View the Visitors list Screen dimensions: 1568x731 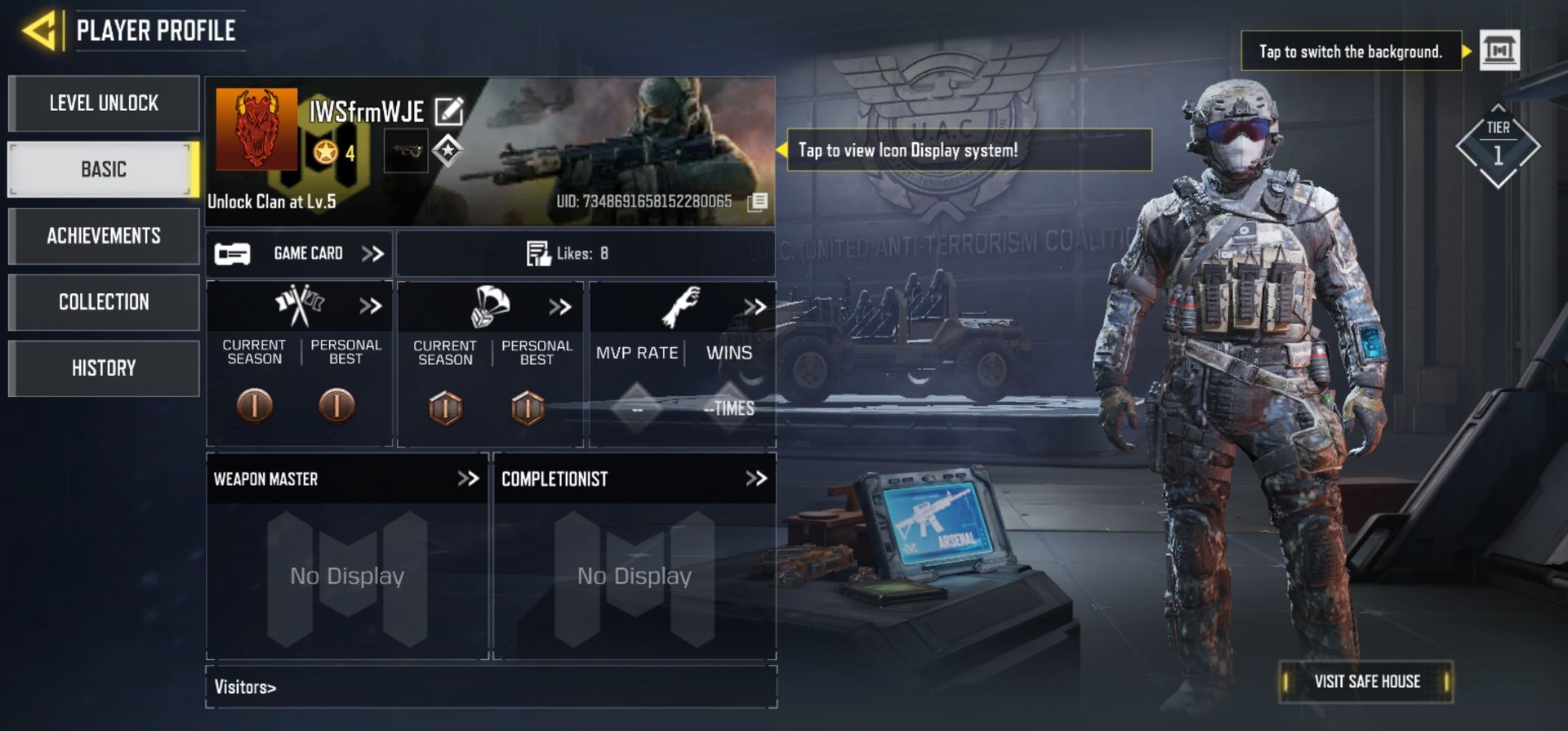coord(245,687)
